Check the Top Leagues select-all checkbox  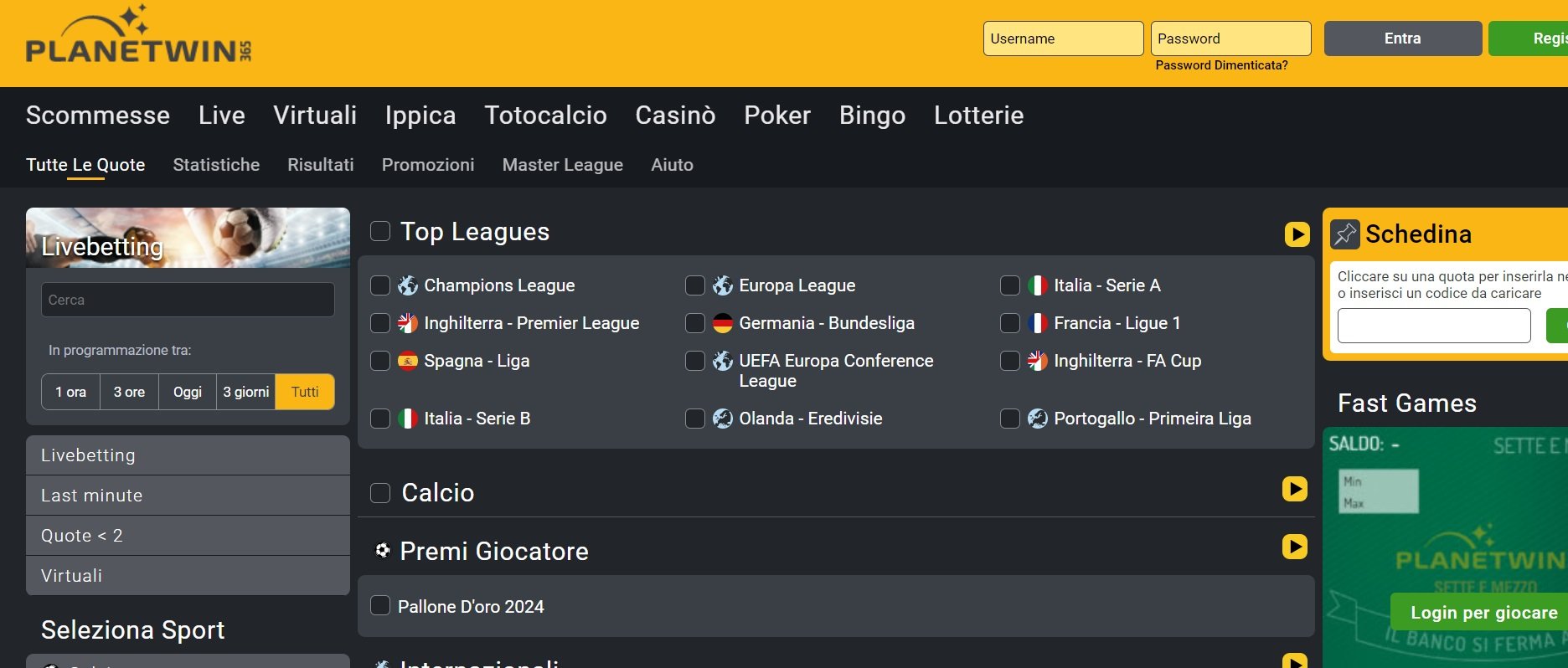379,231
